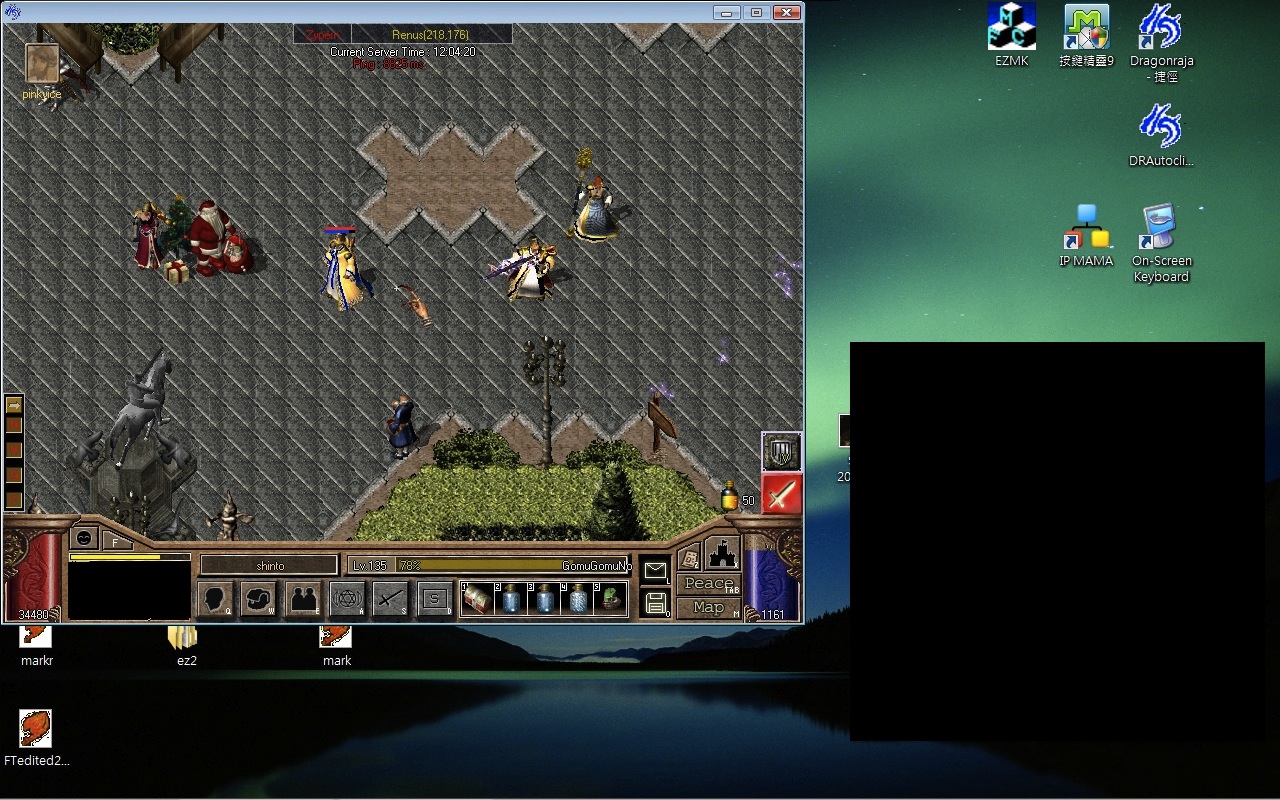Screen dimensions: 1280x800
Task: Use the green plant item in slot 5
Action: [611, 600]
